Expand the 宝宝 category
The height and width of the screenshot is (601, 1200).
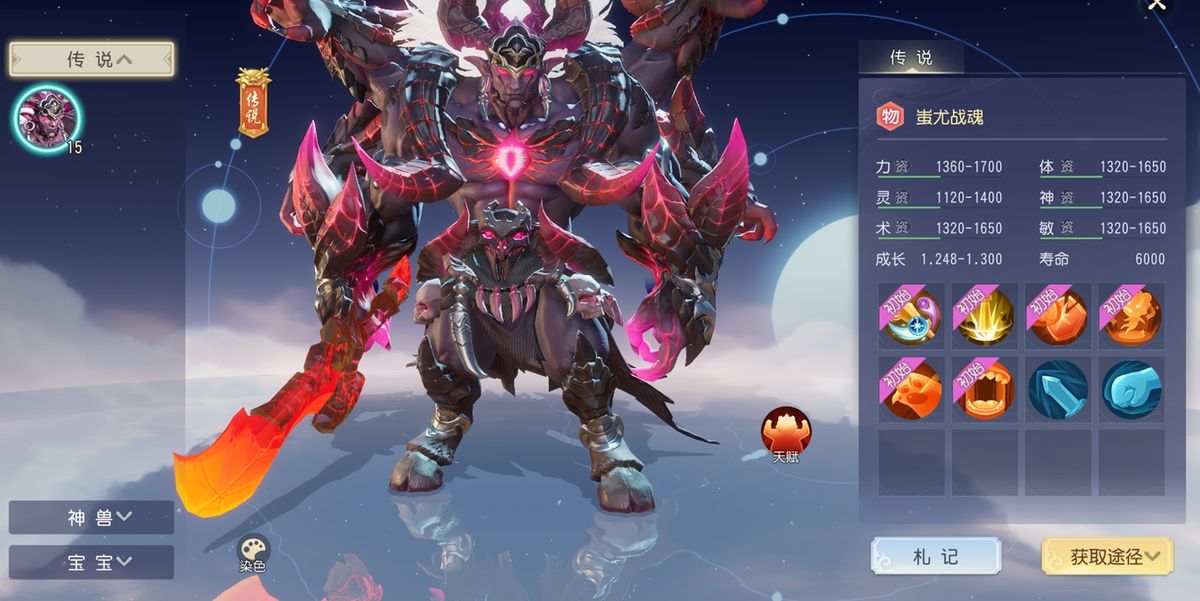tap(92, 561)
